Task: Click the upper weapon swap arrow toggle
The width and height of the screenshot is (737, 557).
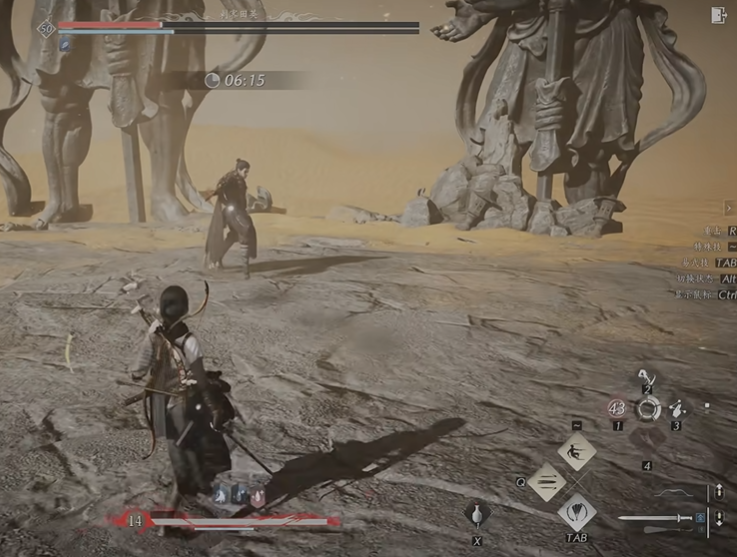Action: click(718, 493)
